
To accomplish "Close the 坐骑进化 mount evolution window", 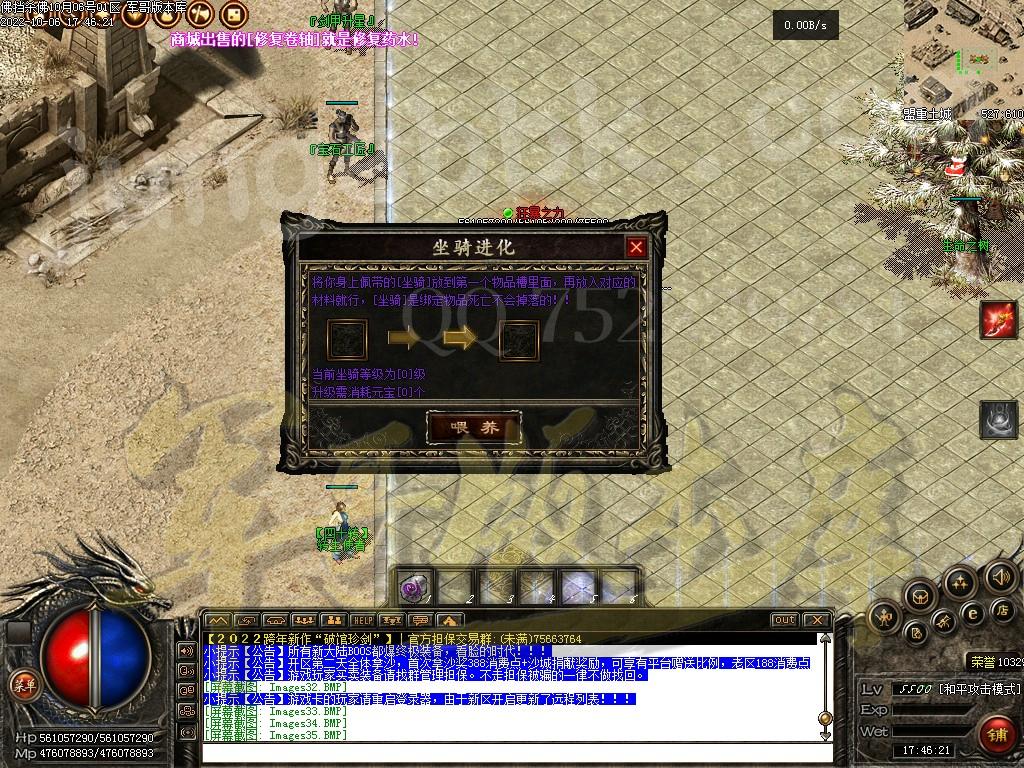I will click(636, 247).
